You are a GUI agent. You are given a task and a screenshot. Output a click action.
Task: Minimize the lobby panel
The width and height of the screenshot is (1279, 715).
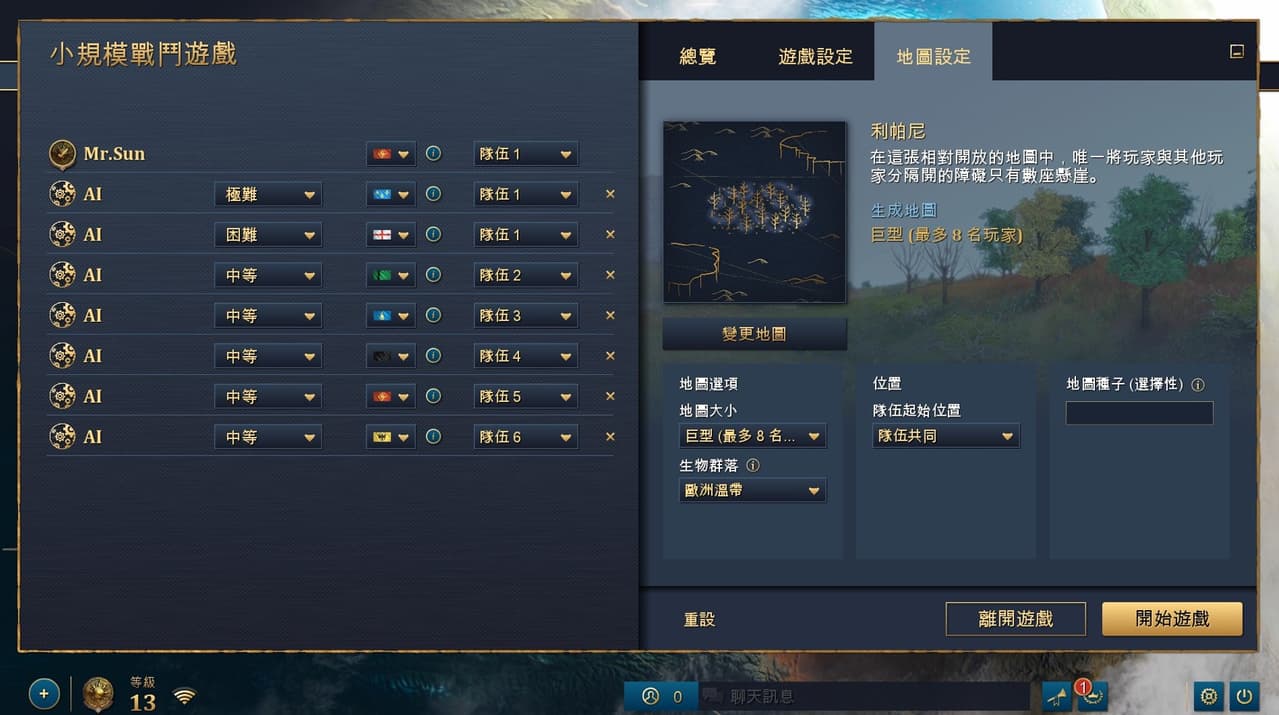tap(1237, 52)
